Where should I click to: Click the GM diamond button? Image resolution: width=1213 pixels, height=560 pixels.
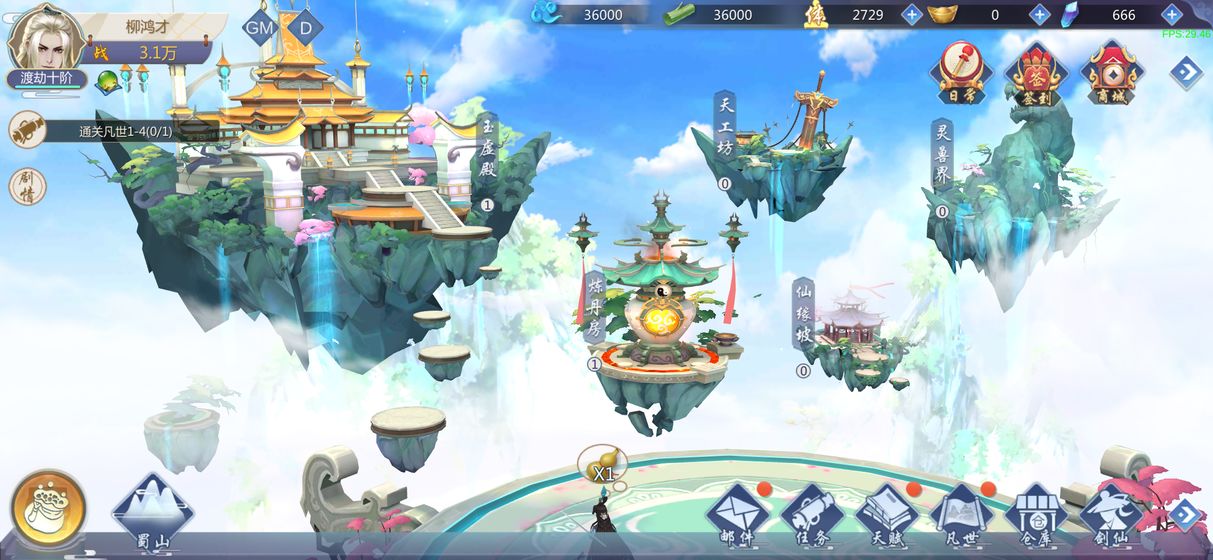(x=260, y=28)
